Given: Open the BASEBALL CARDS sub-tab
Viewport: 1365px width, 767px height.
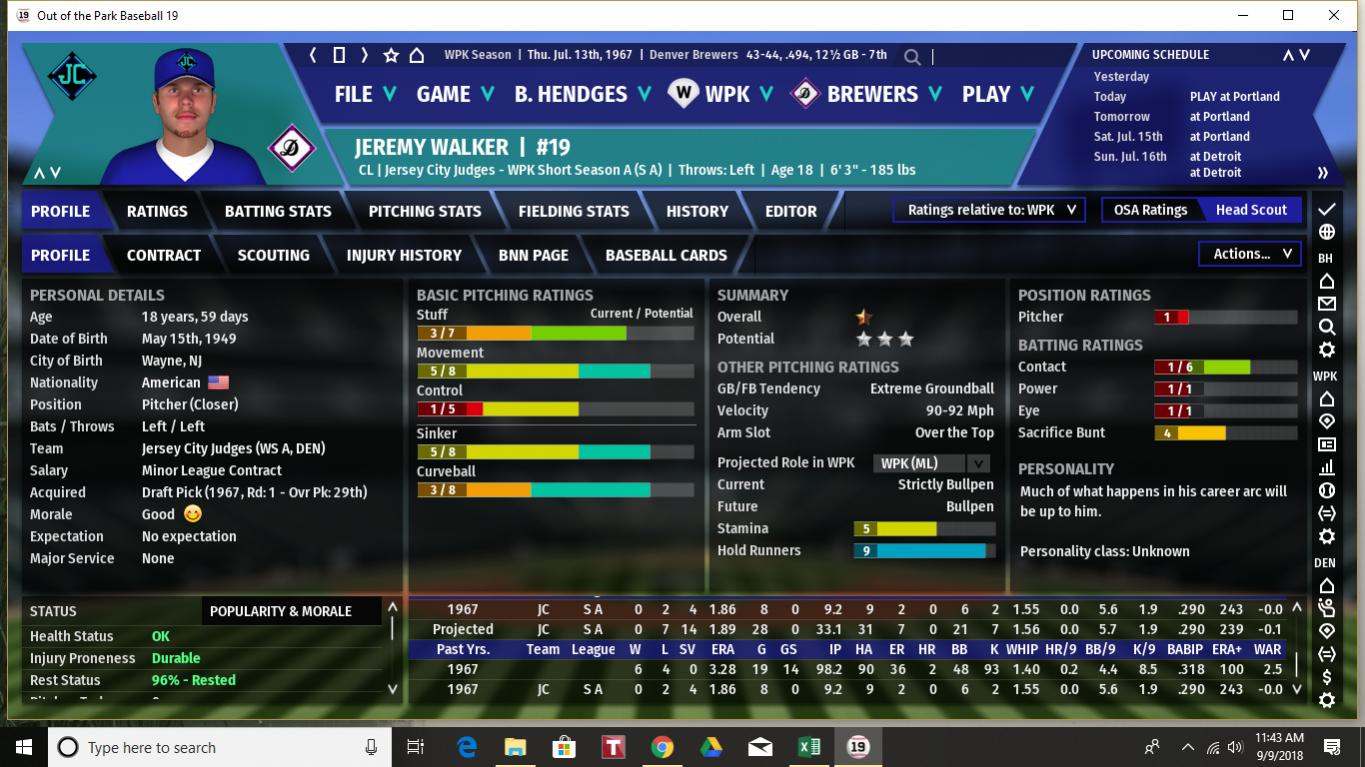Looking at the screenshot, I should pos(666,255).
